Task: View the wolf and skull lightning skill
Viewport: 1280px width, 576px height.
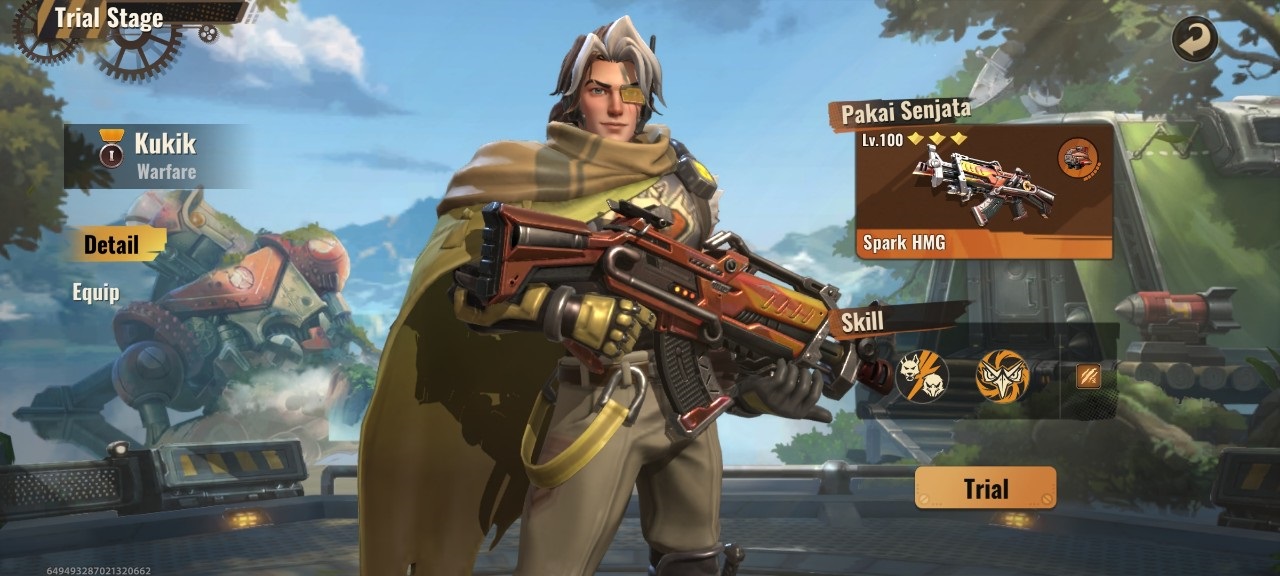Action: coord(922,377)
